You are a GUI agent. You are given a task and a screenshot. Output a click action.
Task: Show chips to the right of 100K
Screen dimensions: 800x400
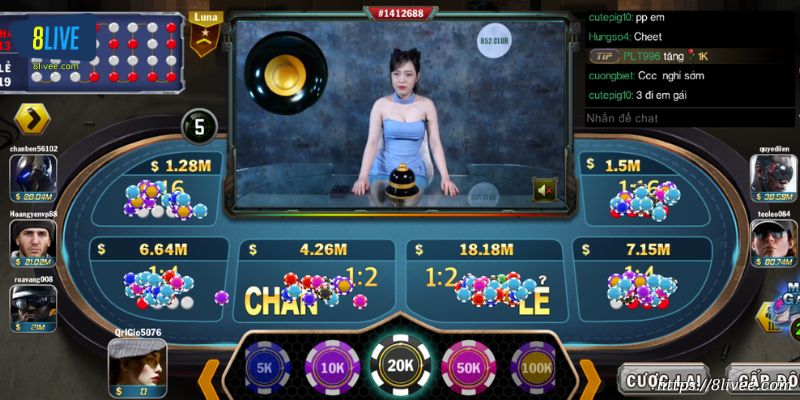click(590, 380)
